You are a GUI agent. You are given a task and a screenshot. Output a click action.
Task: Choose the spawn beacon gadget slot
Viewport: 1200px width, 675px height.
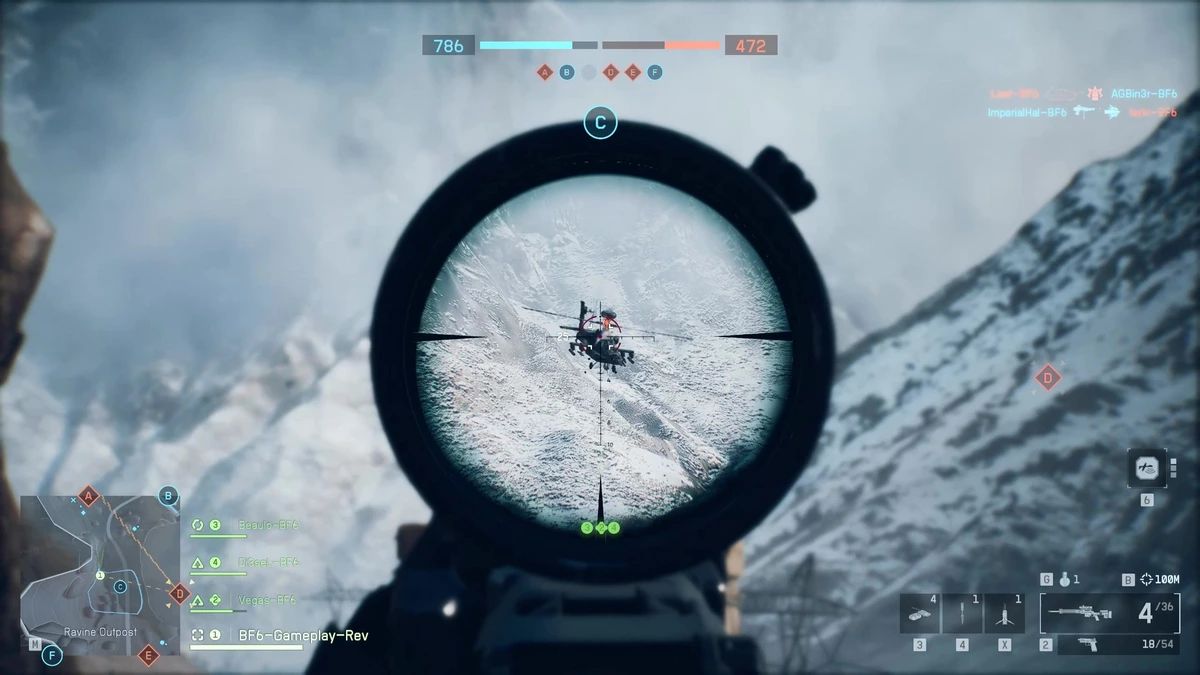(x=1004, y=613)
